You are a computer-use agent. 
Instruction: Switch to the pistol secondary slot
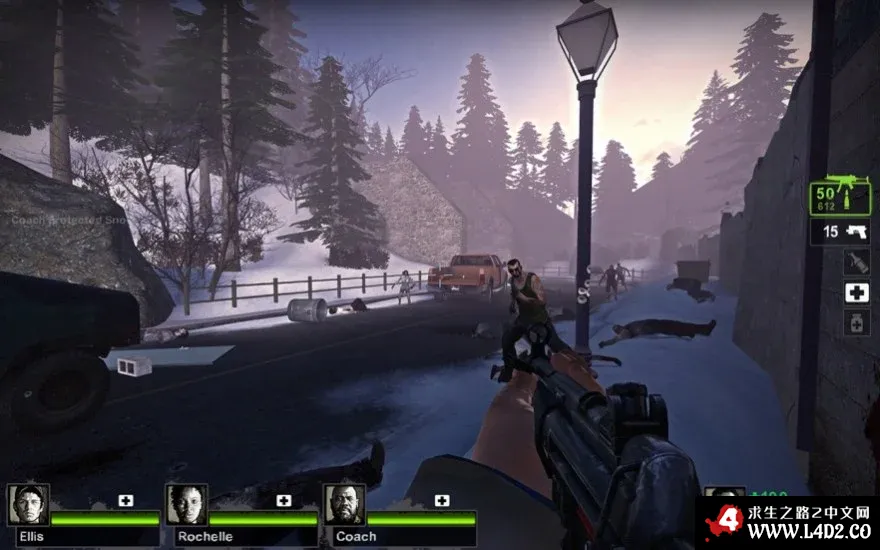tap(840, 232)
